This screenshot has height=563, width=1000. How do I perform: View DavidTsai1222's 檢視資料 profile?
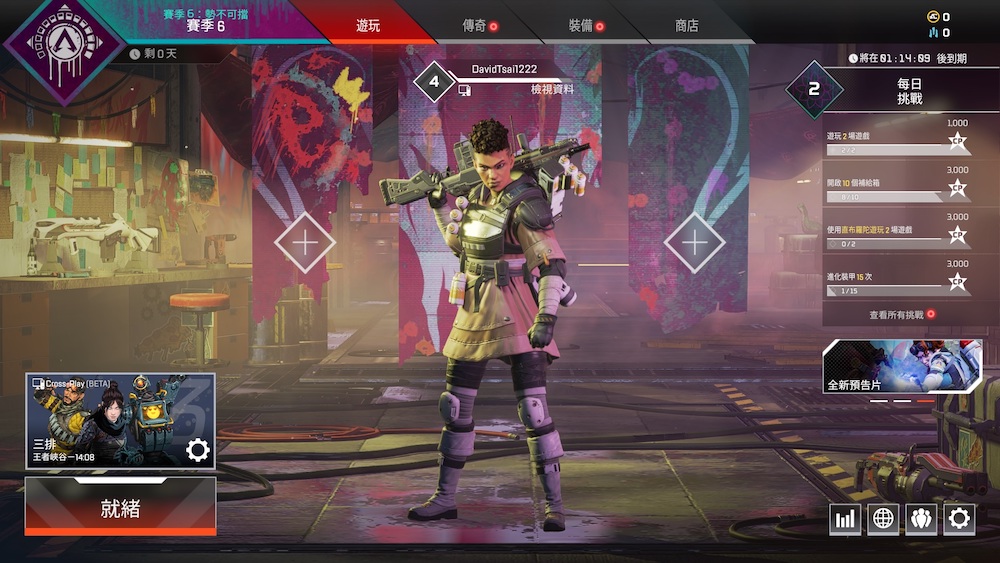tap(552, 90)
